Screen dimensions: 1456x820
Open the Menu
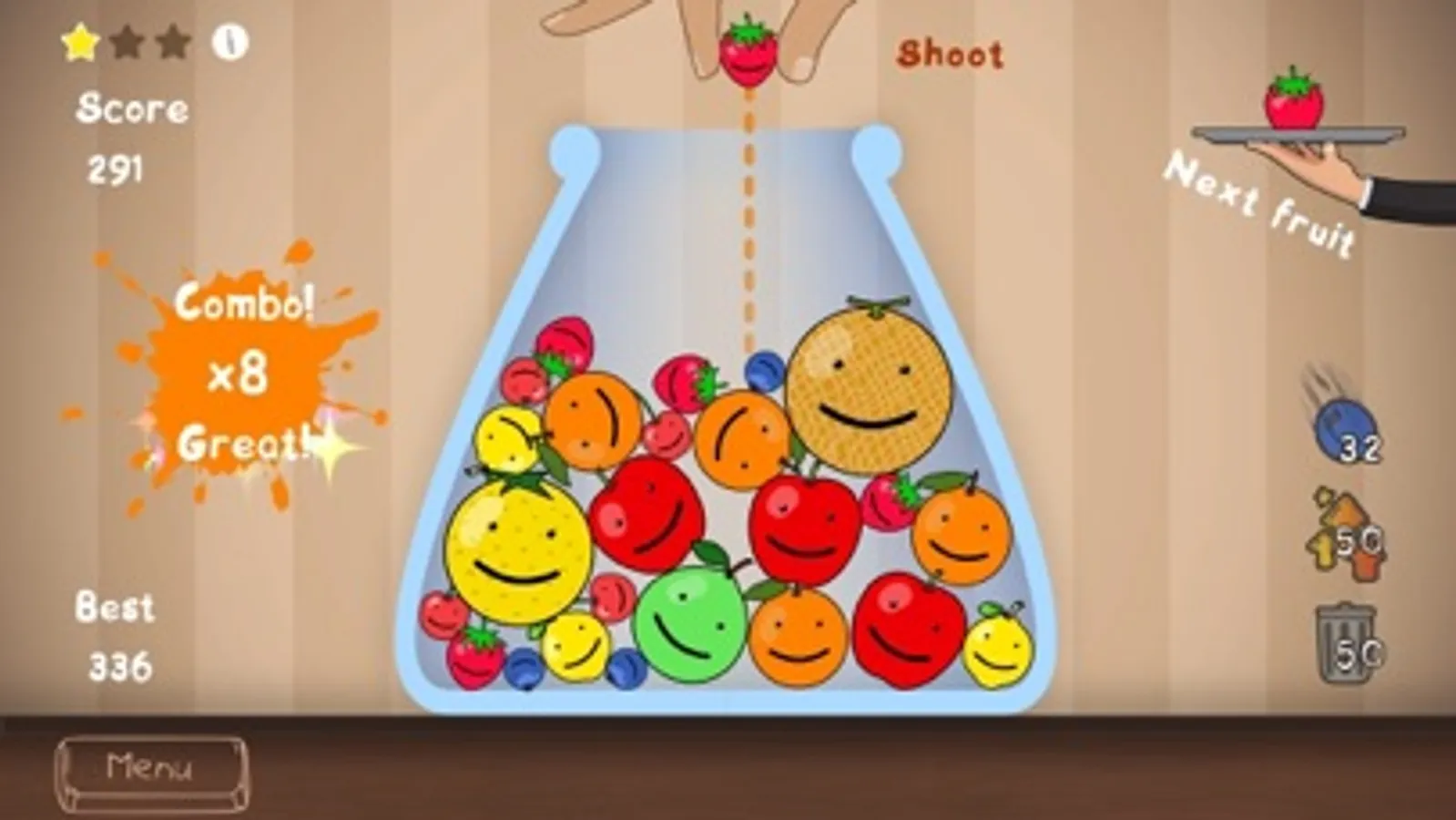coord(153,768)
